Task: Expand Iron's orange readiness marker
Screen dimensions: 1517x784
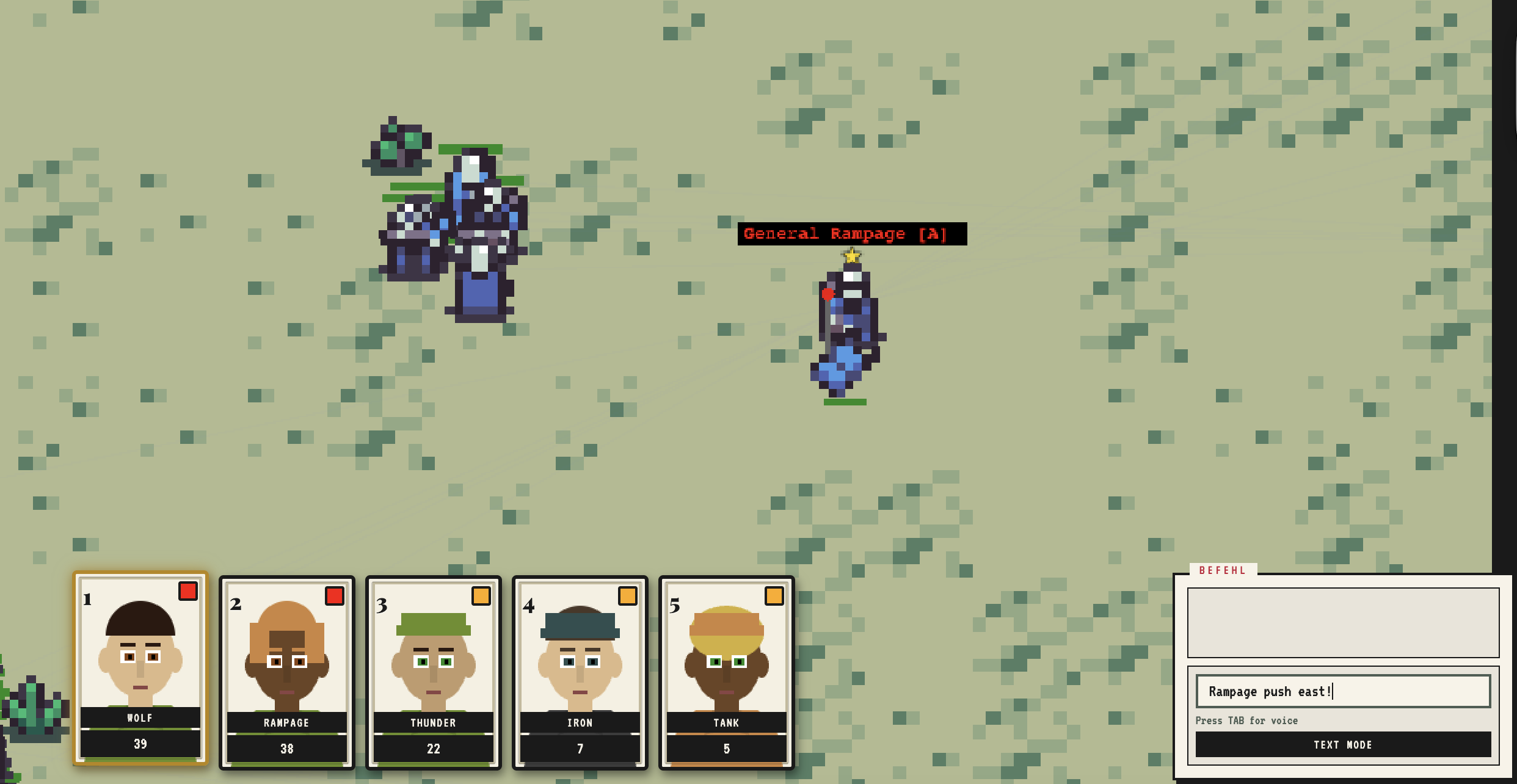Action: (x=627, y=597)
